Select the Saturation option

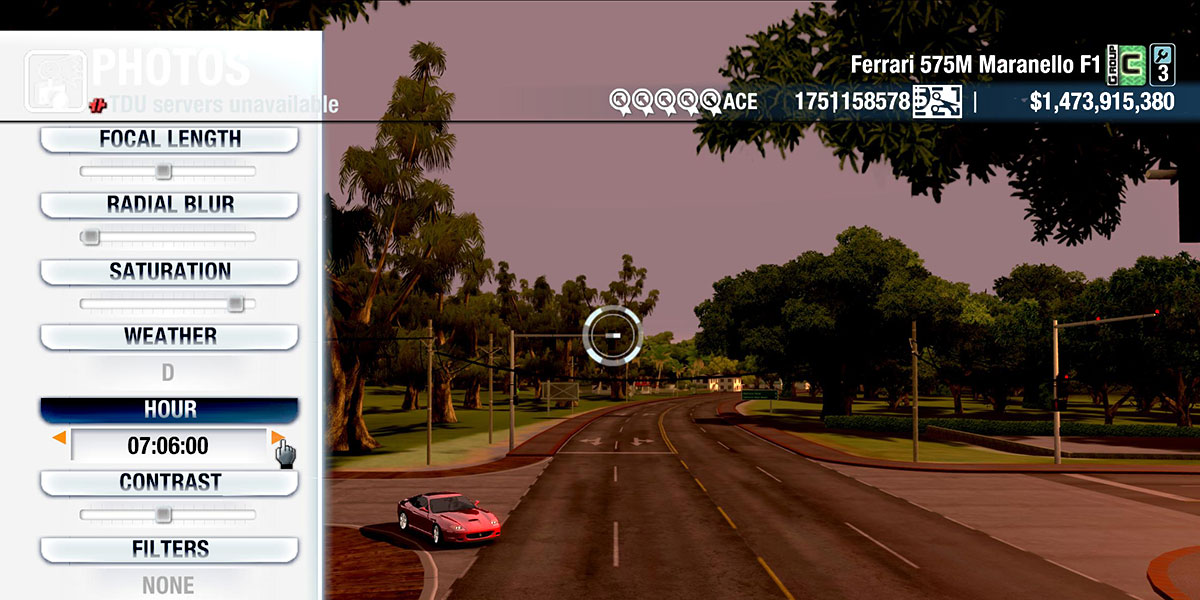pyautogui.click(x=169, y=271)
